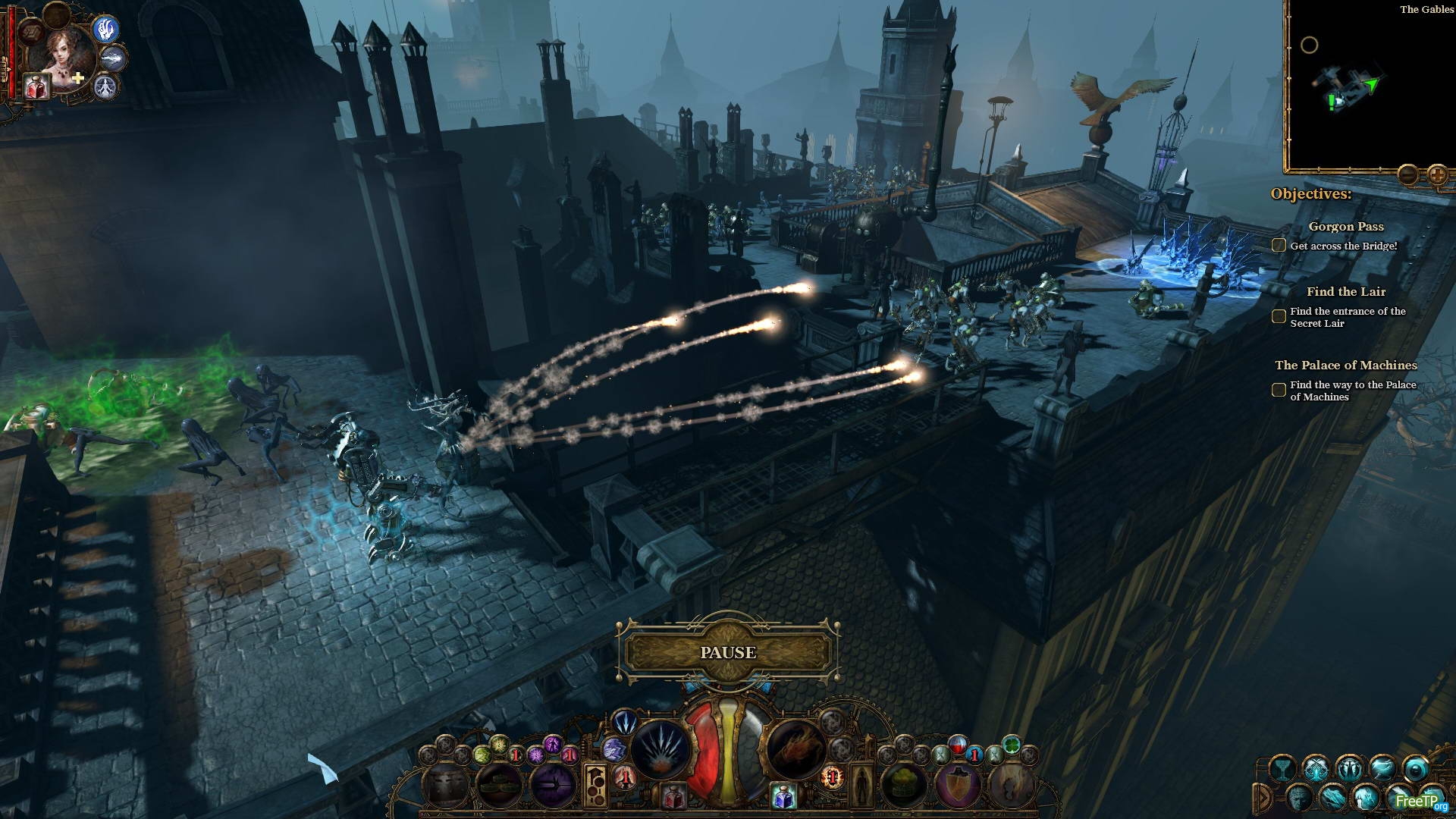Toggle the Gorgon Pass objective checkbox
Image resolution: width=1456 pixels, height=819 pixels.
[x=1279, y=245]
